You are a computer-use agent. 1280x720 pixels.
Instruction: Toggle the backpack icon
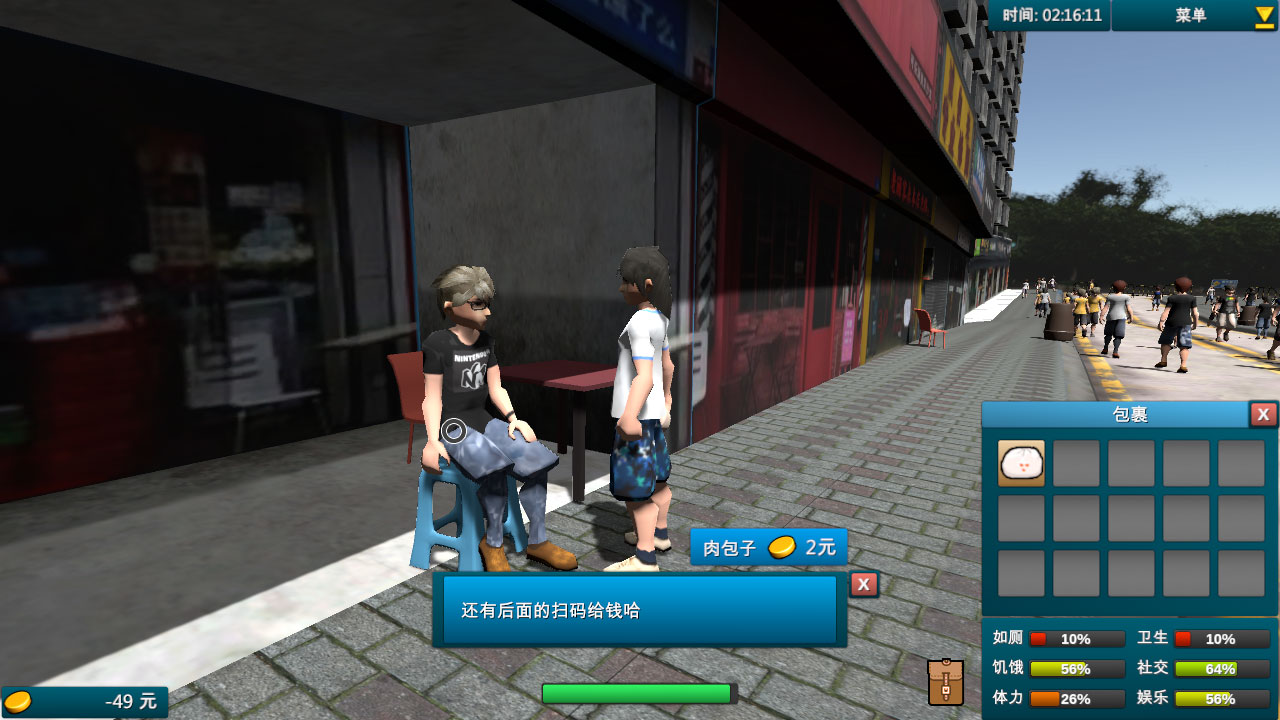coord(945,682)
